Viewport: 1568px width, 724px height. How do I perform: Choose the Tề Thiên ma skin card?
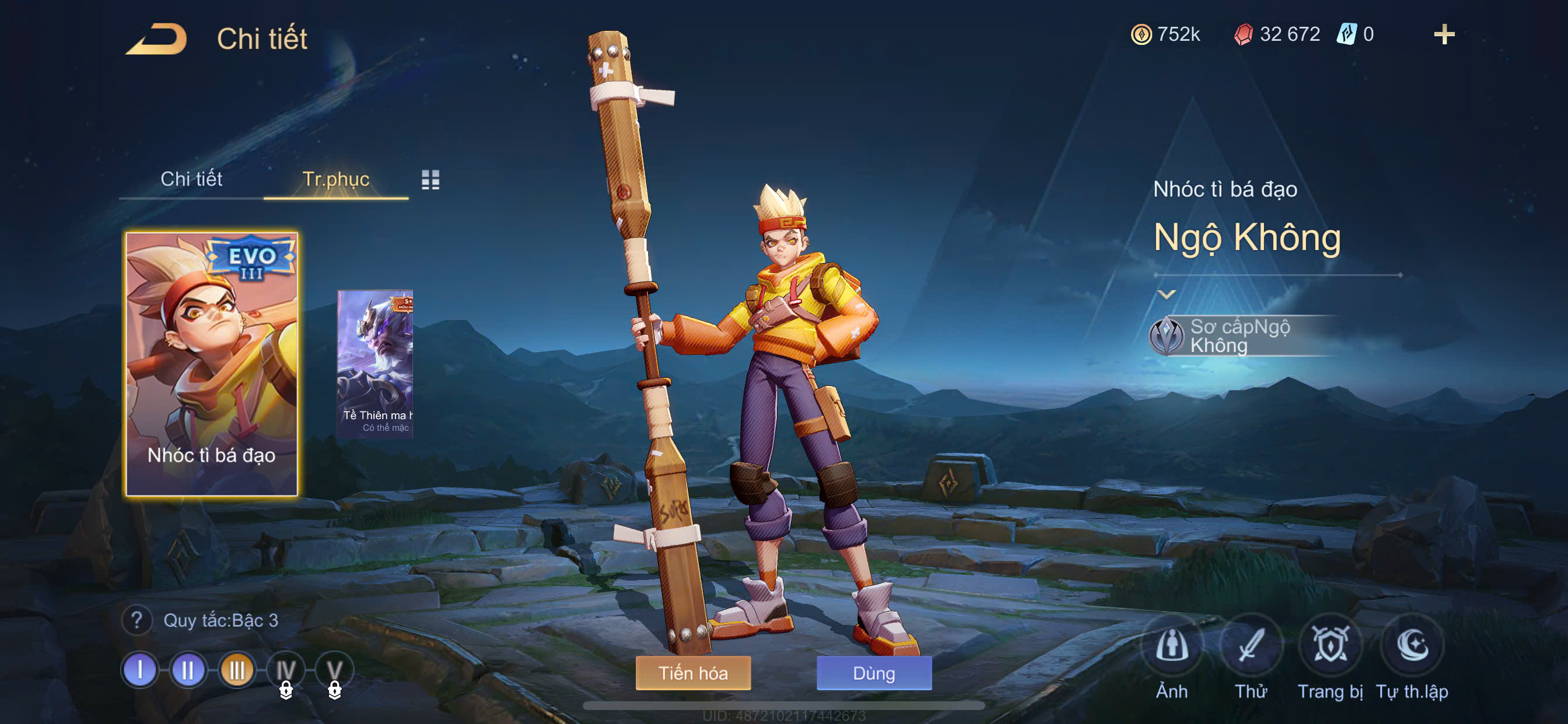(376, 363)
